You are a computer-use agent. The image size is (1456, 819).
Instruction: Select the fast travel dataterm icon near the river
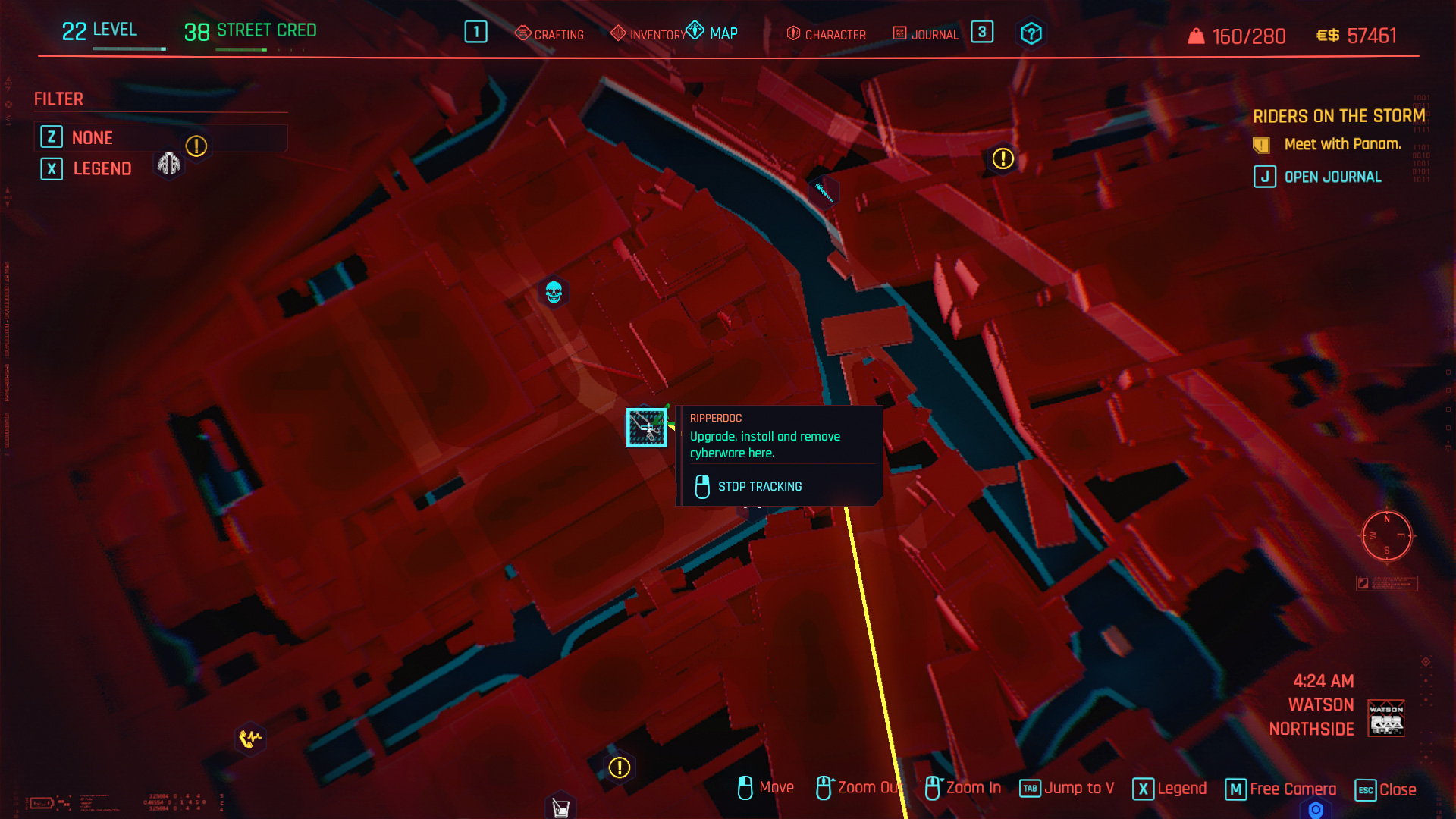point(823,191)
